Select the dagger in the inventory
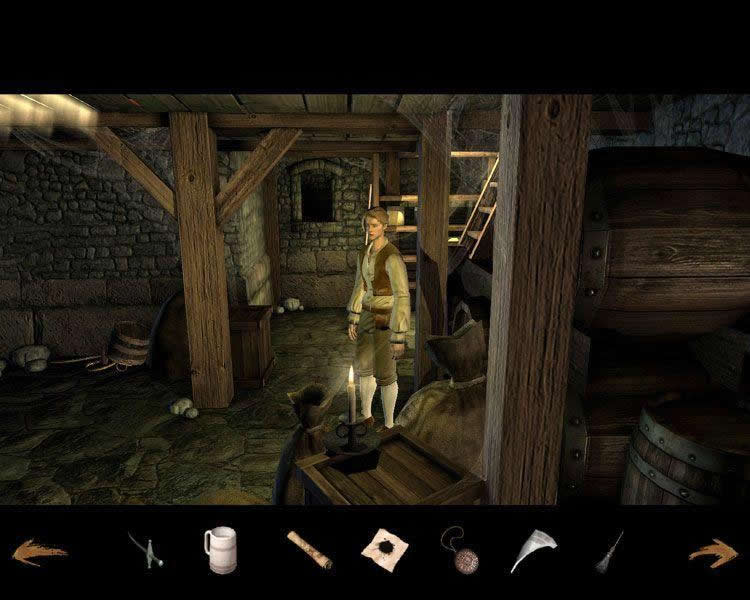This screenshot has width=750, height=600. coord(145,550)
